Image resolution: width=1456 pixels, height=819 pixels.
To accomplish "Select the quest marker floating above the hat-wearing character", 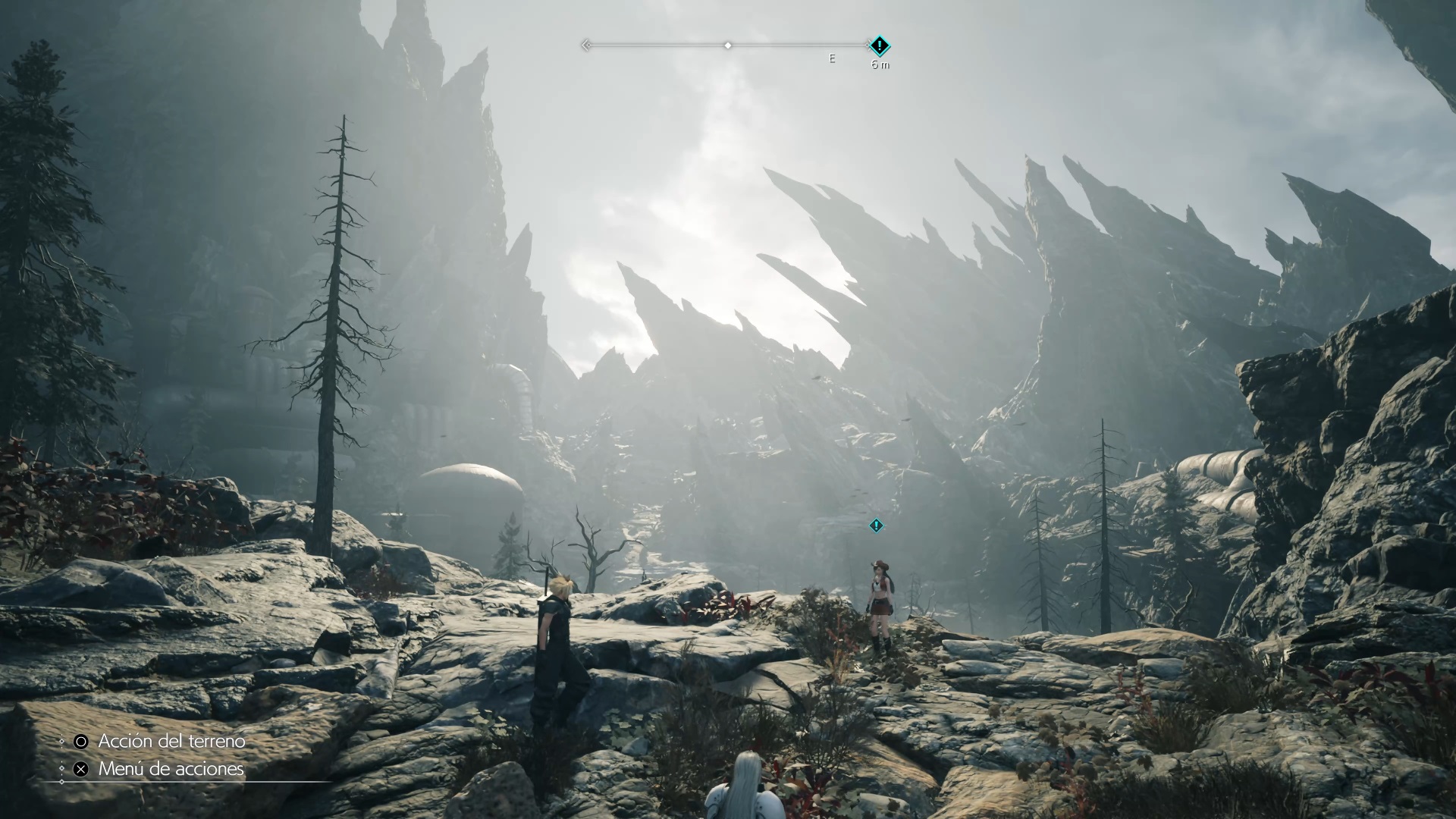I will (877, 526).
